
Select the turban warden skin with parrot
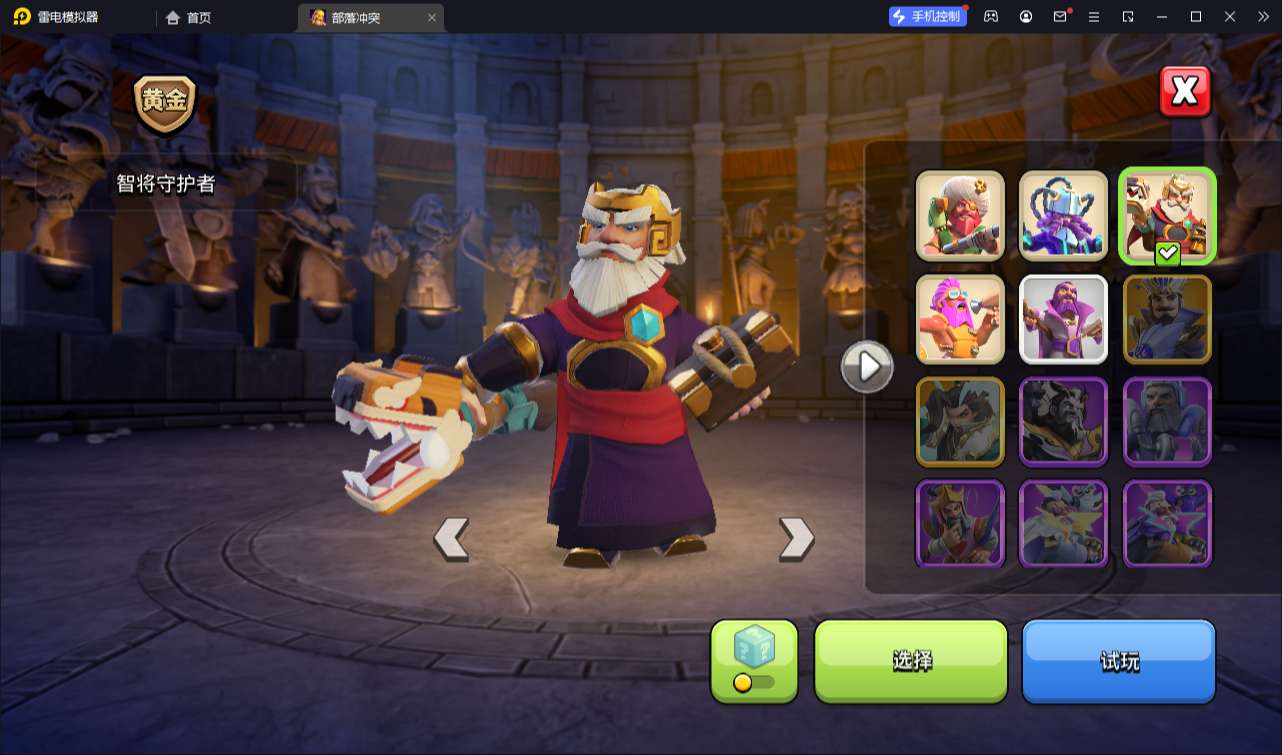[960, 215]
